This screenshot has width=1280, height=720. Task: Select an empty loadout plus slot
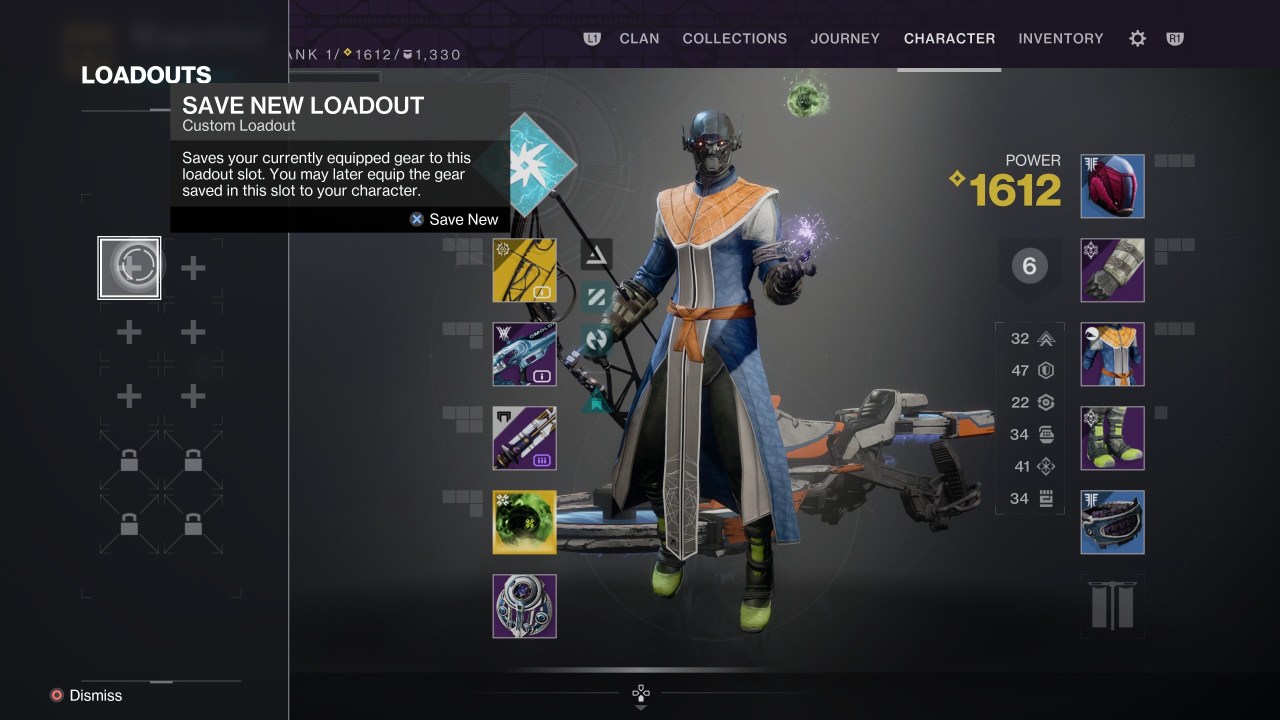tap(192, 267)
